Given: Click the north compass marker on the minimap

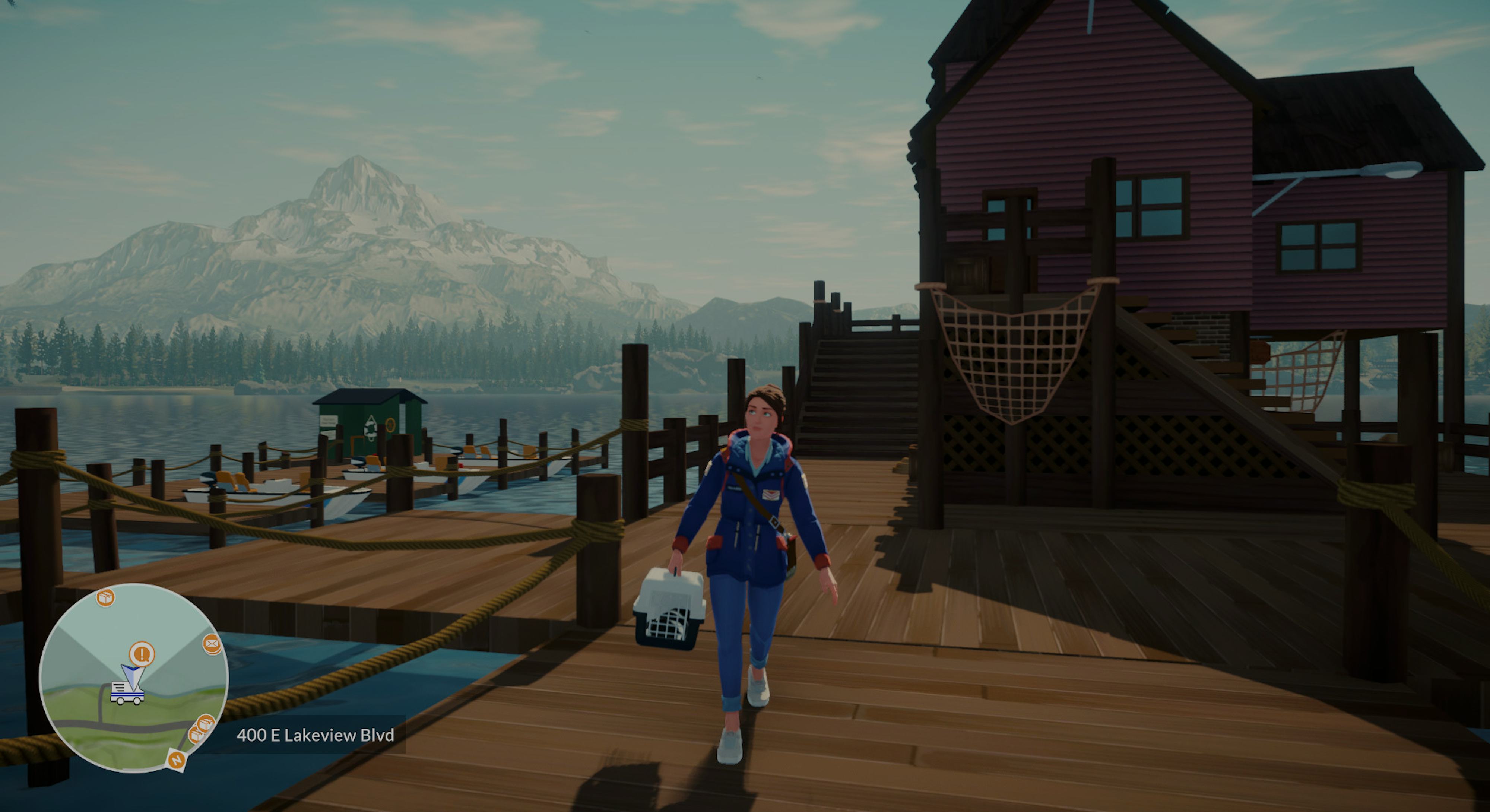Looking at the screenshot, I should 177,759.
